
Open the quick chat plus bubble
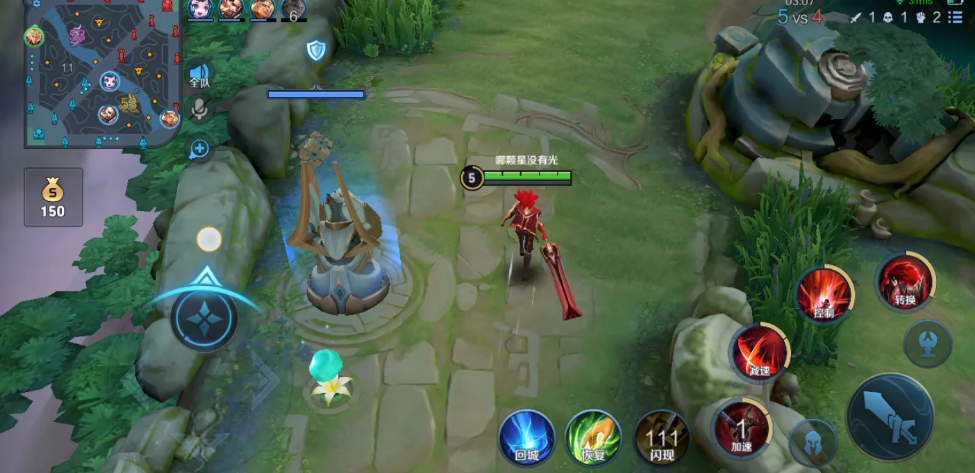199,149
